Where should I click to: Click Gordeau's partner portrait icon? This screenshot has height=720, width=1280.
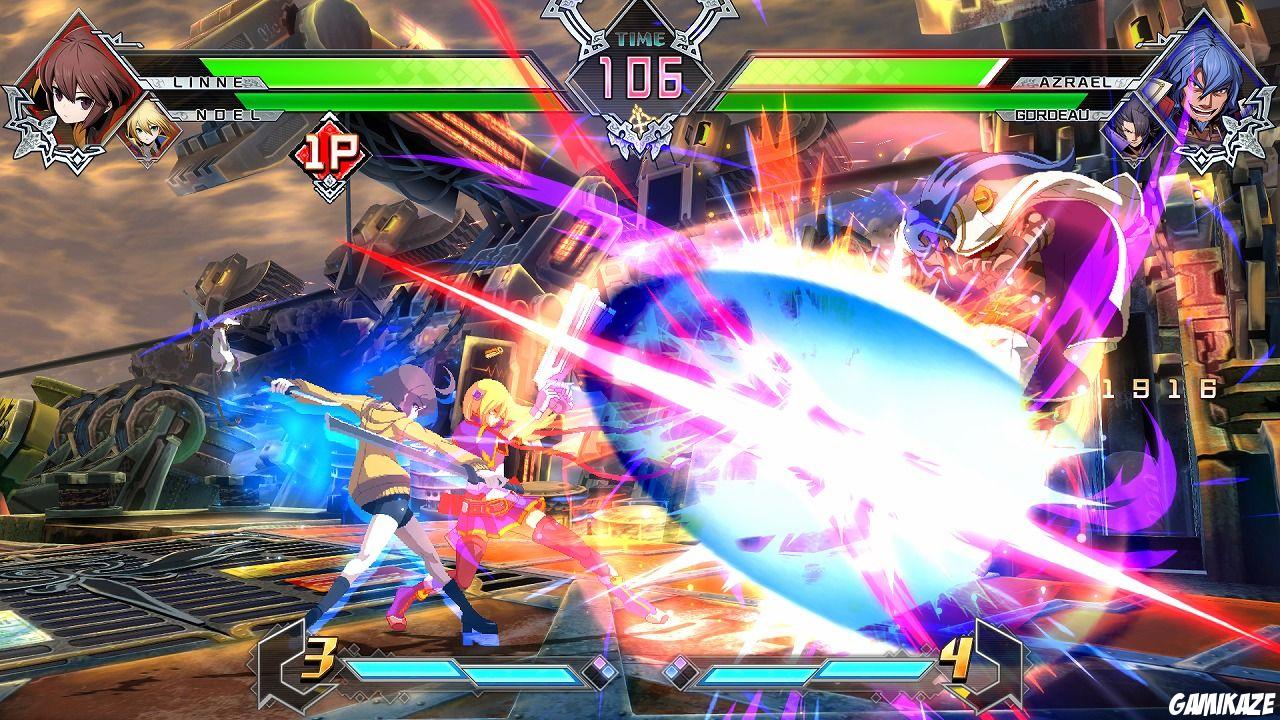(1133, 128)
